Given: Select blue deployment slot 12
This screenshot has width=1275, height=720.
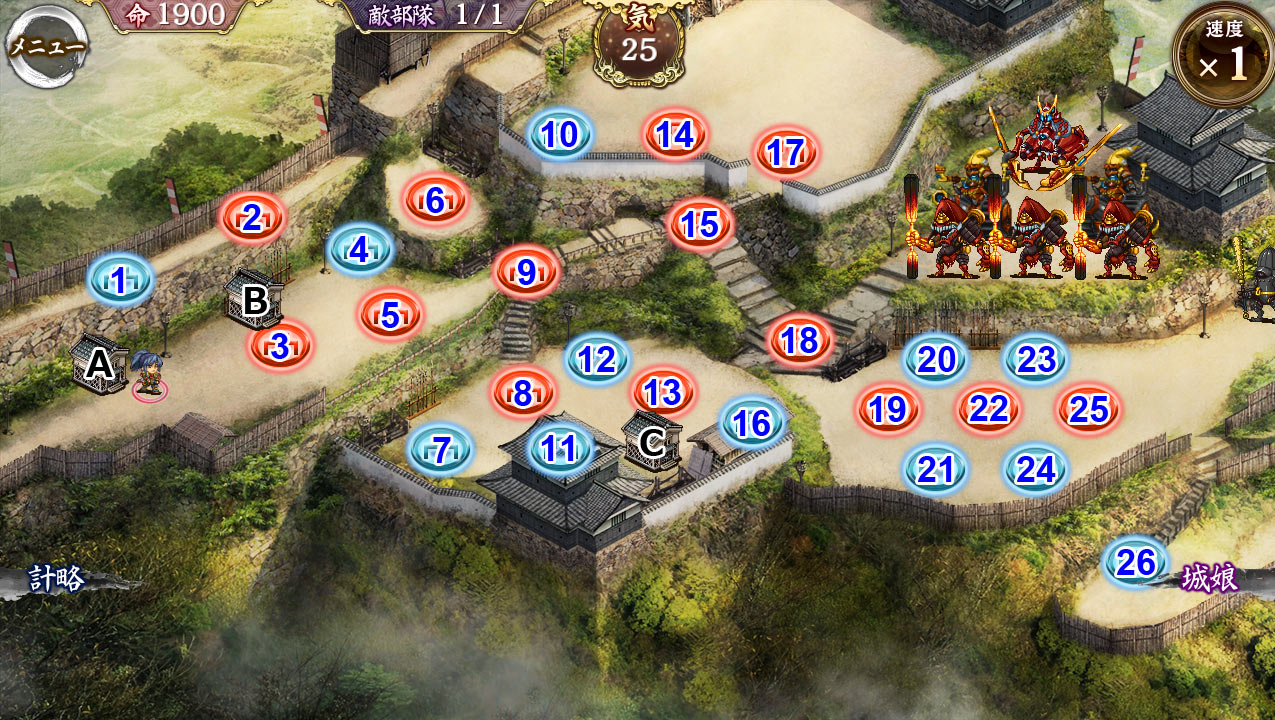Looking at the screenshot, I should coord(597,360).
